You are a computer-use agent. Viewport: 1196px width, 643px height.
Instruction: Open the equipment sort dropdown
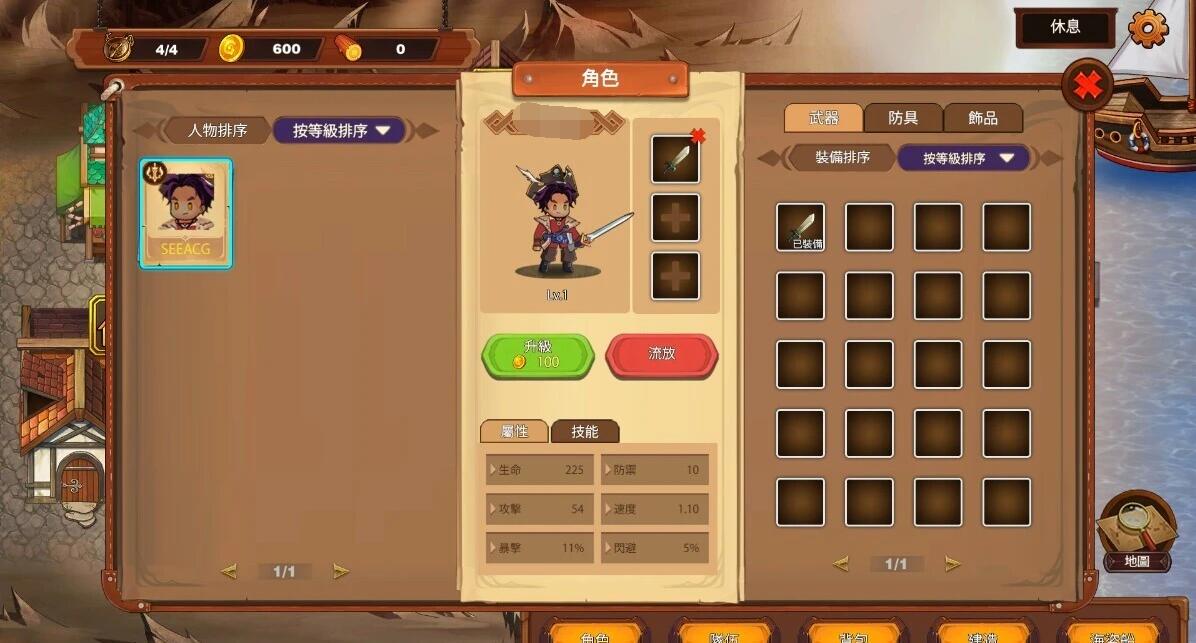click(x=964, y=158)
